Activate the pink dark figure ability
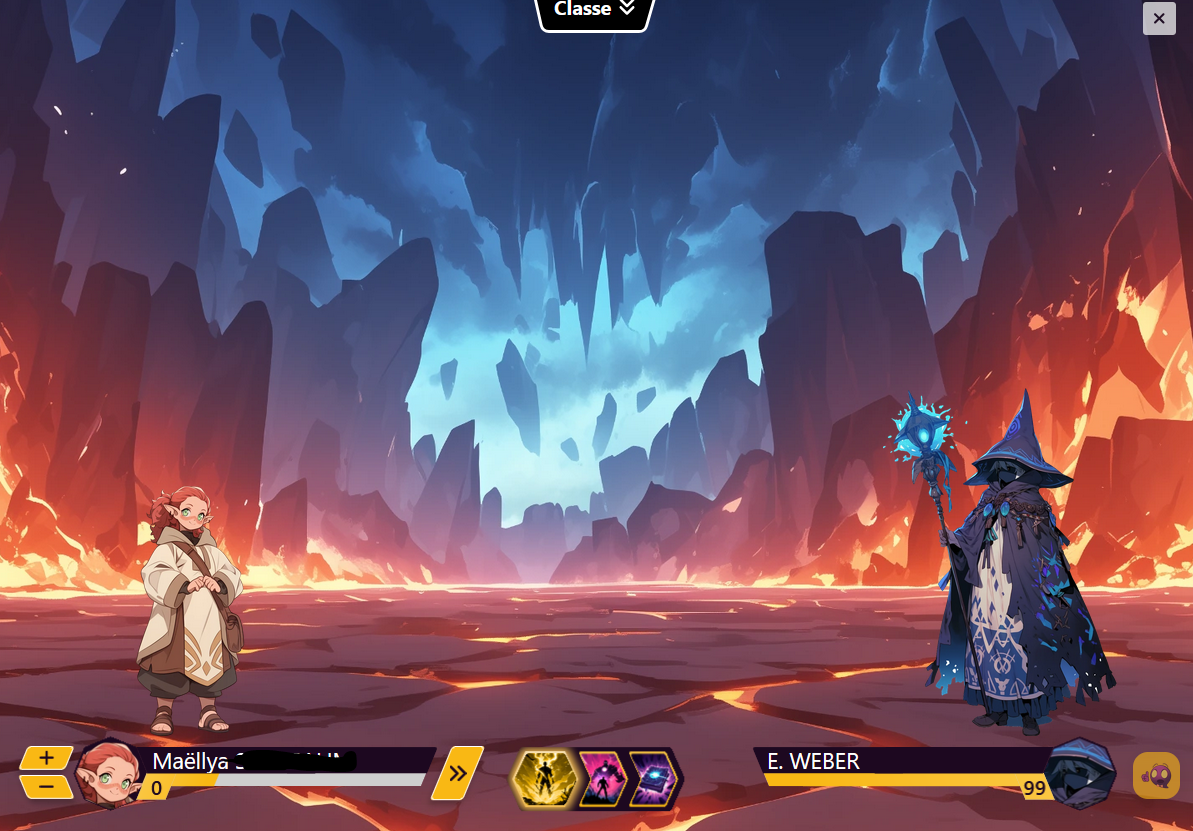This screenshot has width=1193, height=831. point(602,777)
